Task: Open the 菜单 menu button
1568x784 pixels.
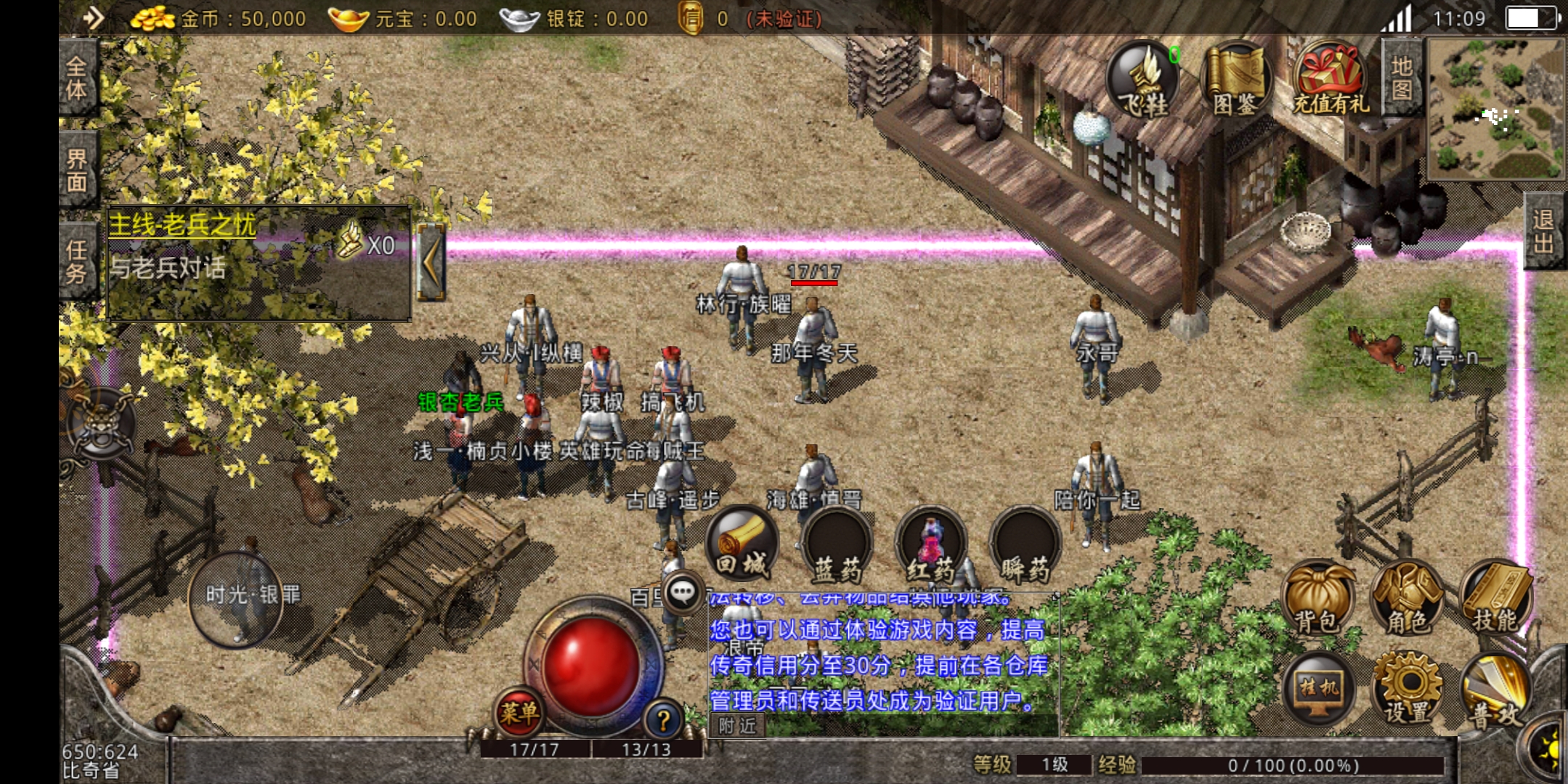Action: point(519,711)
